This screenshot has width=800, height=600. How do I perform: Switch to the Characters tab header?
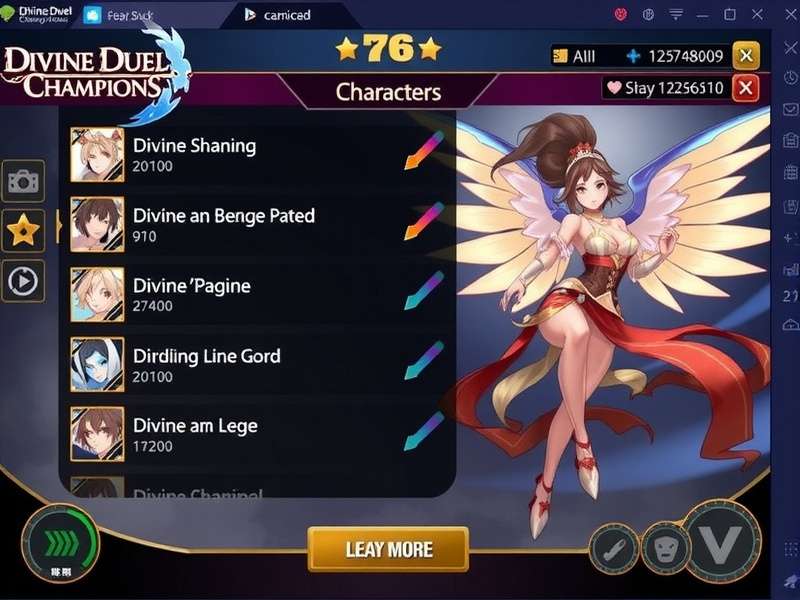[388, 92]
